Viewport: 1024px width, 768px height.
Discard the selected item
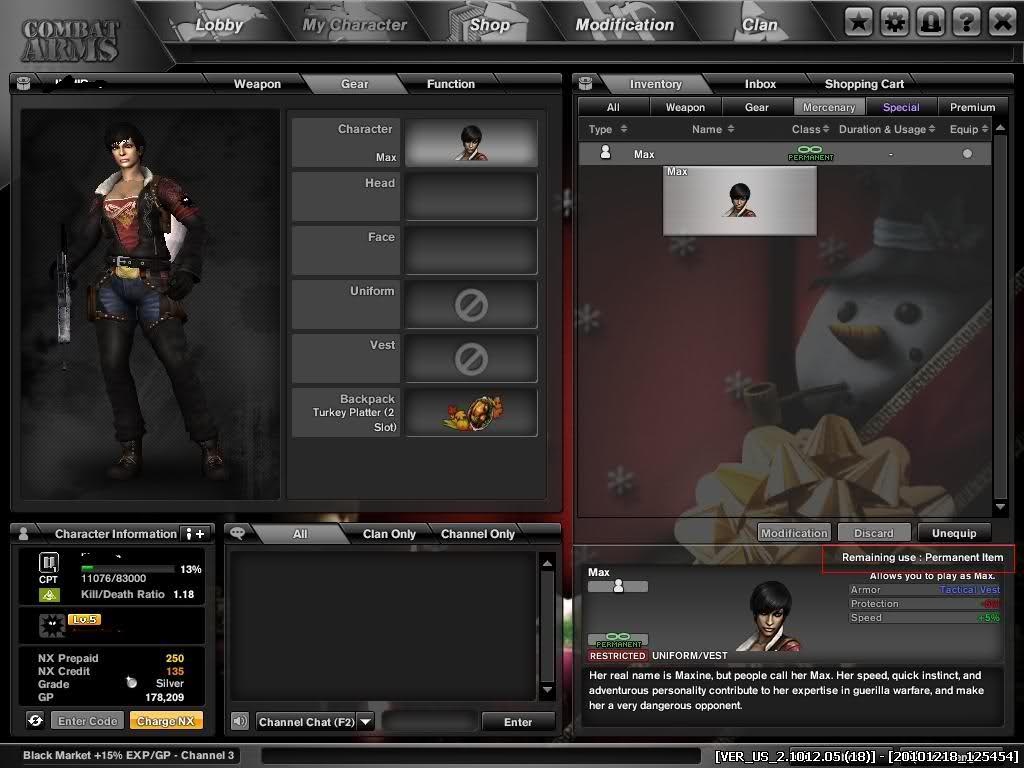pyautogui.click(x=873, y=533)
